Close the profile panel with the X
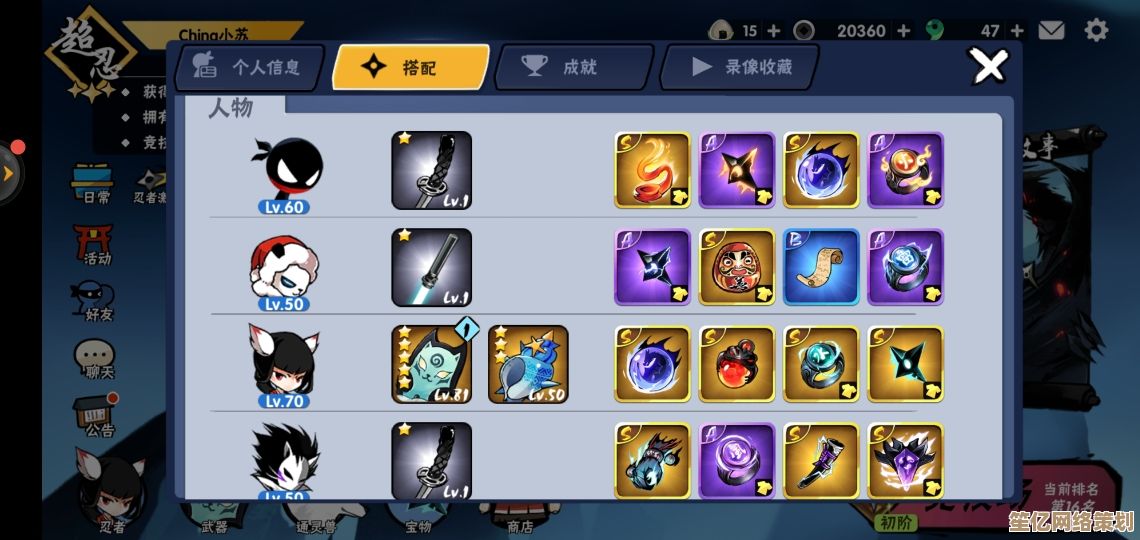Viewport: 1140px width, 540px height. (989, 67)
